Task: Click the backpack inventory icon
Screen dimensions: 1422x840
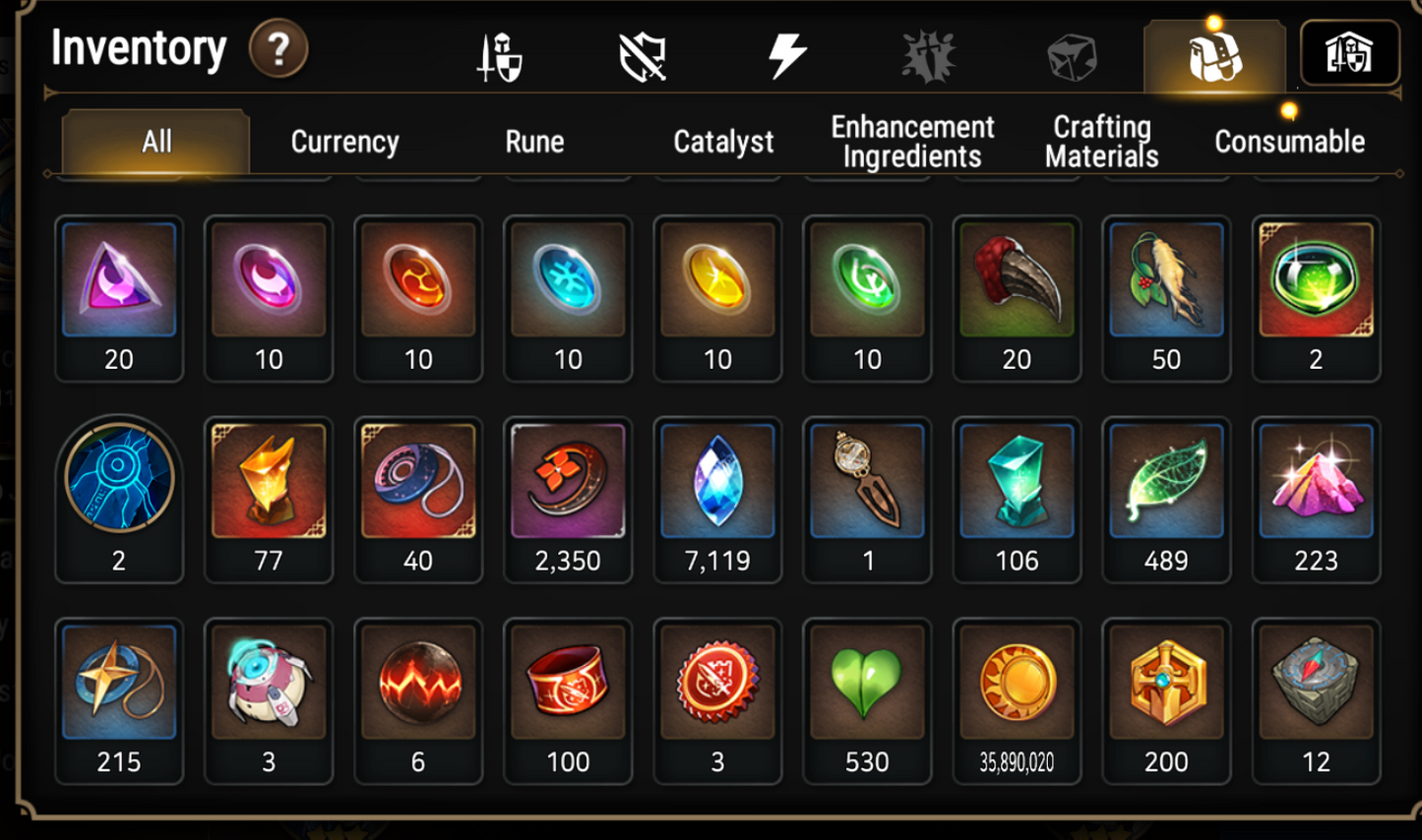Action: [1214, 57]
